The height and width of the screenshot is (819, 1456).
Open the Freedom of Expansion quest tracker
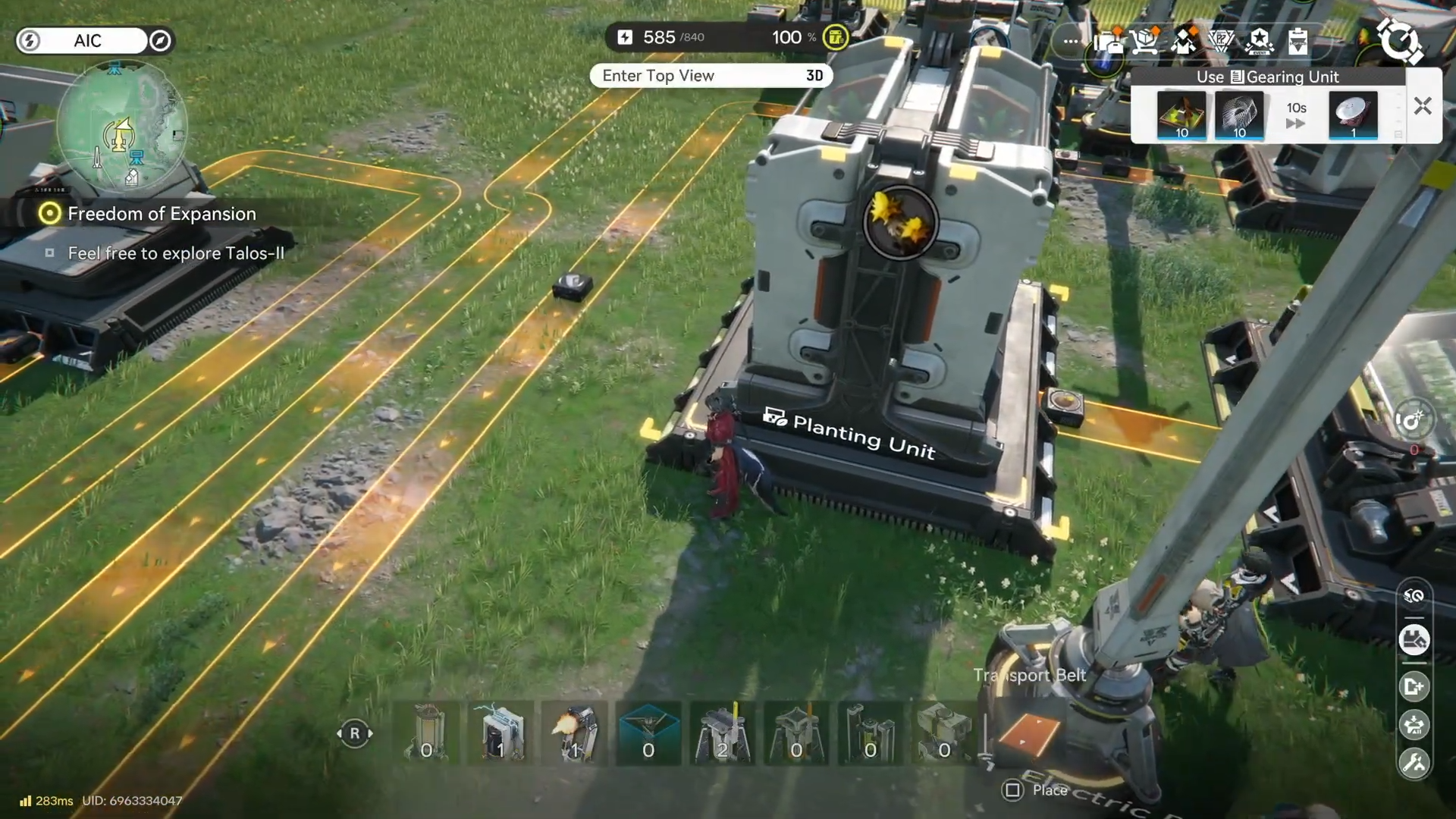point(161,214)
